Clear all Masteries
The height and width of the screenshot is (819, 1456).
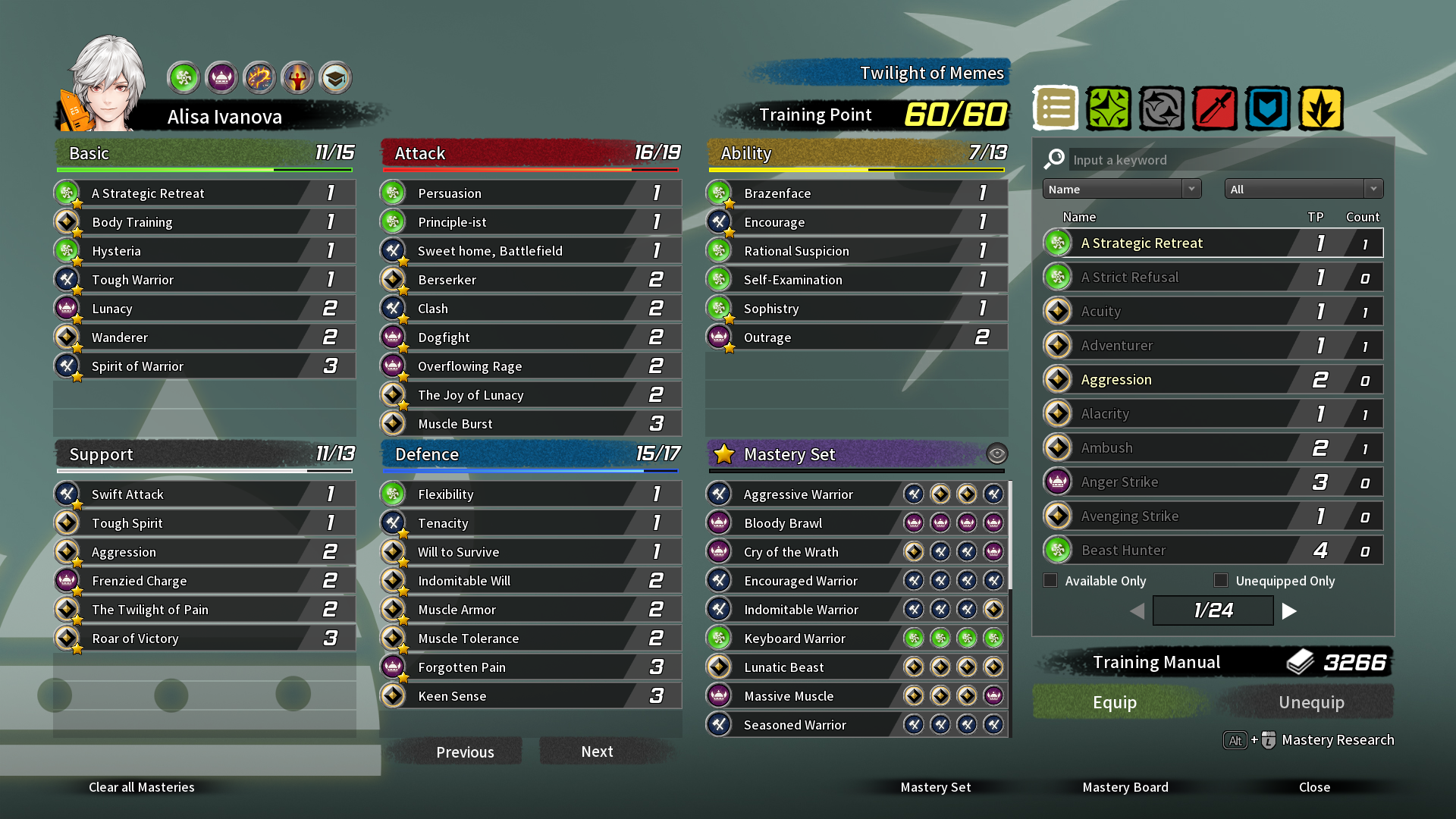click(142, 787)
